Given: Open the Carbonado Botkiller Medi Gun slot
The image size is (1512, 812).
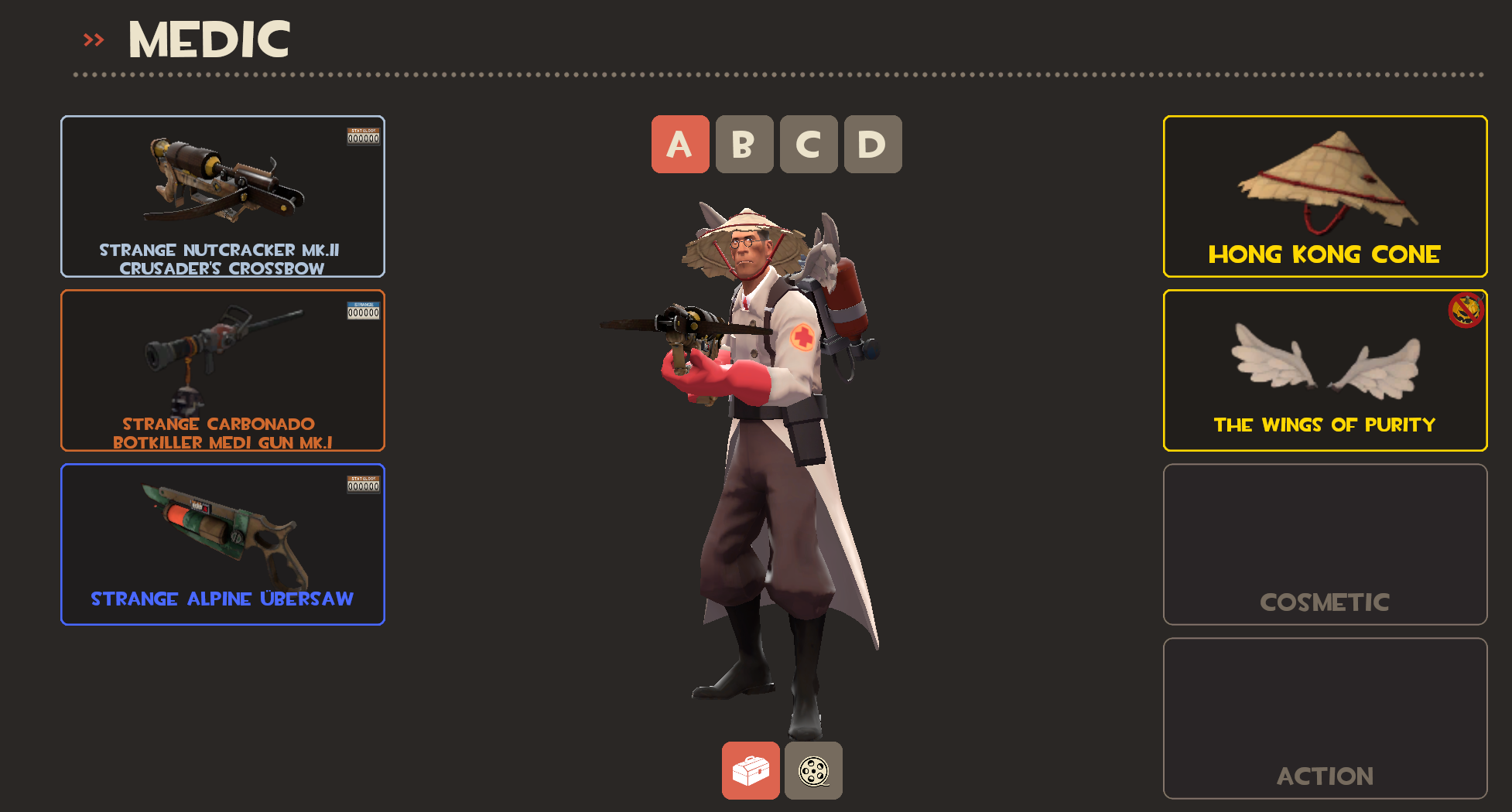Looking at the screenshot, I should 223,370.
